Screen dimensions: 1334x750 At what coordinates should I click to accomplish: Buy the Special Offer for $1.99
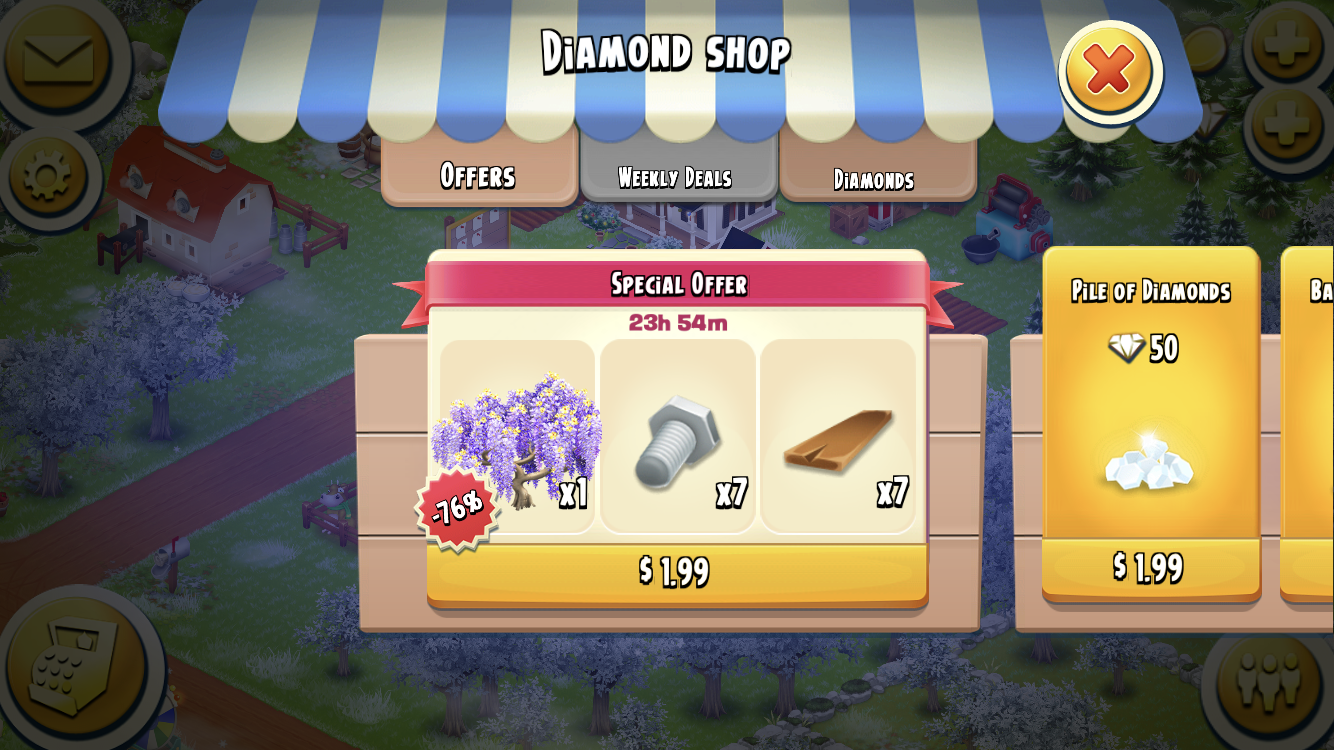pyautogui.click(x=679, y=573)
